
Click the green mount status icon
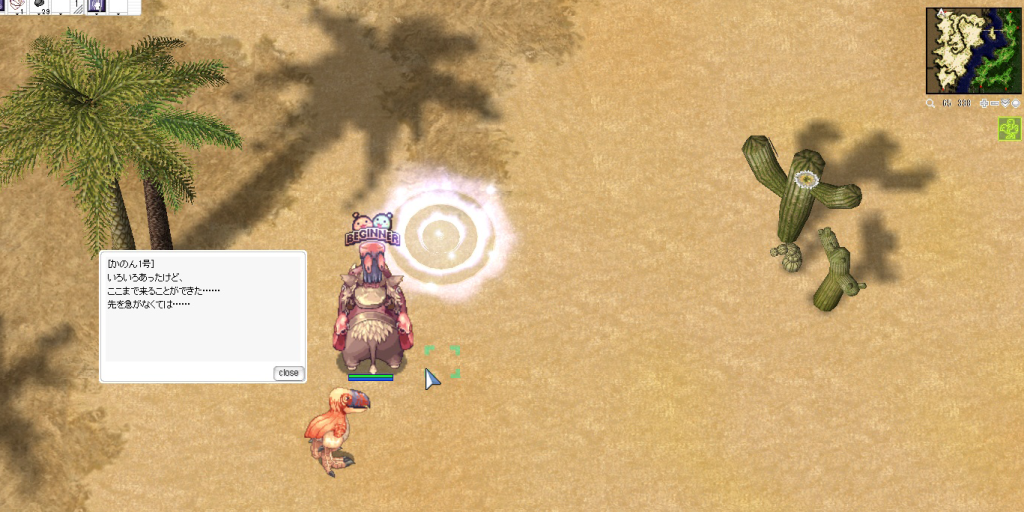click(1009, 129)
